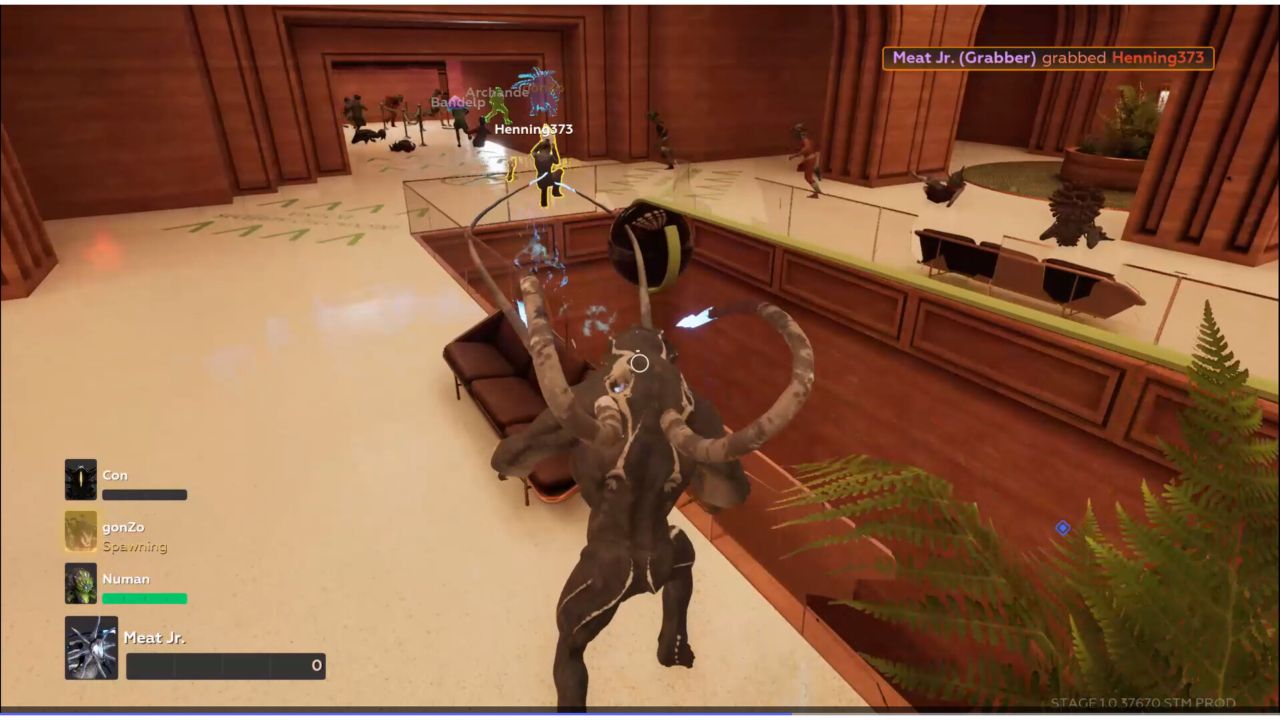
Task: Choose Numan's green creature portrait
Action: pos(81,584)
